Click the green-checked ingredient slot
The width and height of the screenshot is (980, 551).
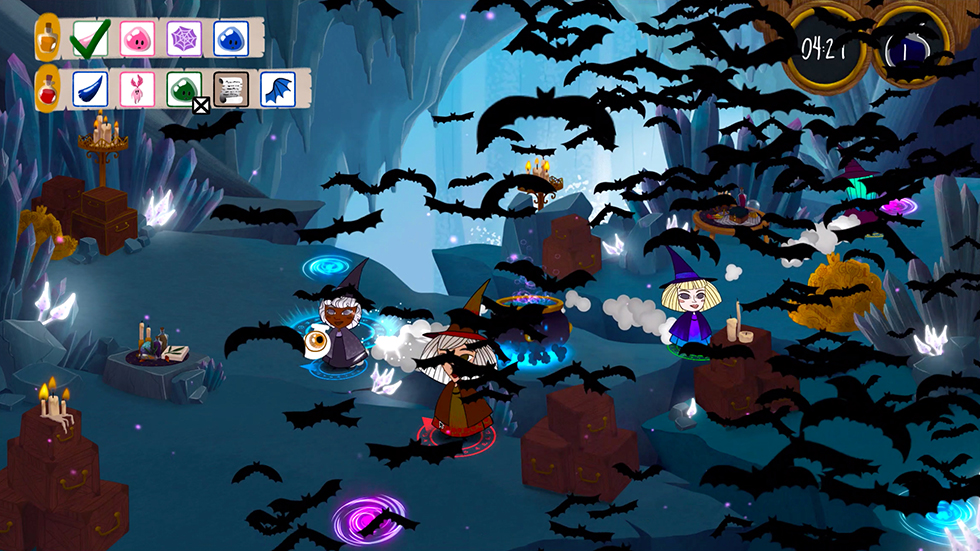click(x=90, y=38)
